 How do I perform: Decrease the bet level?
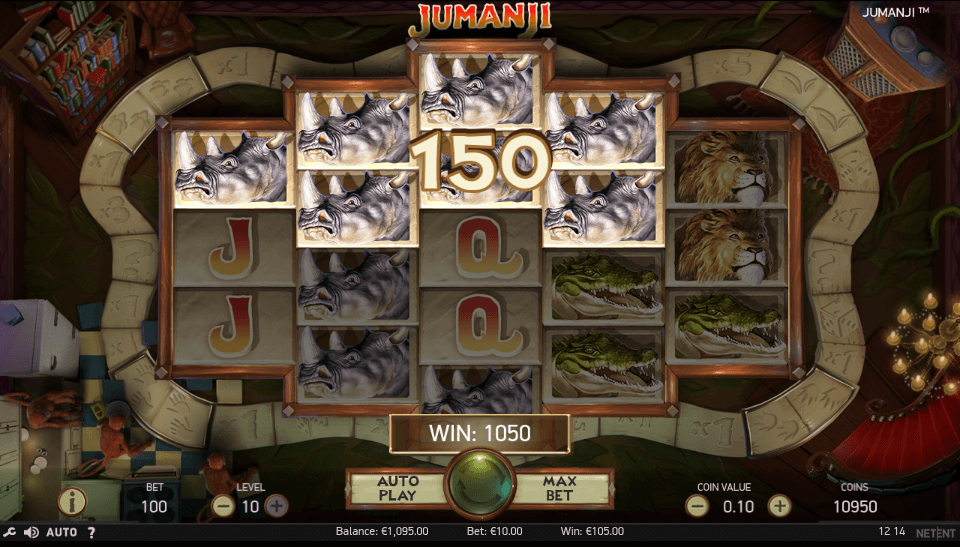point(222,506)
